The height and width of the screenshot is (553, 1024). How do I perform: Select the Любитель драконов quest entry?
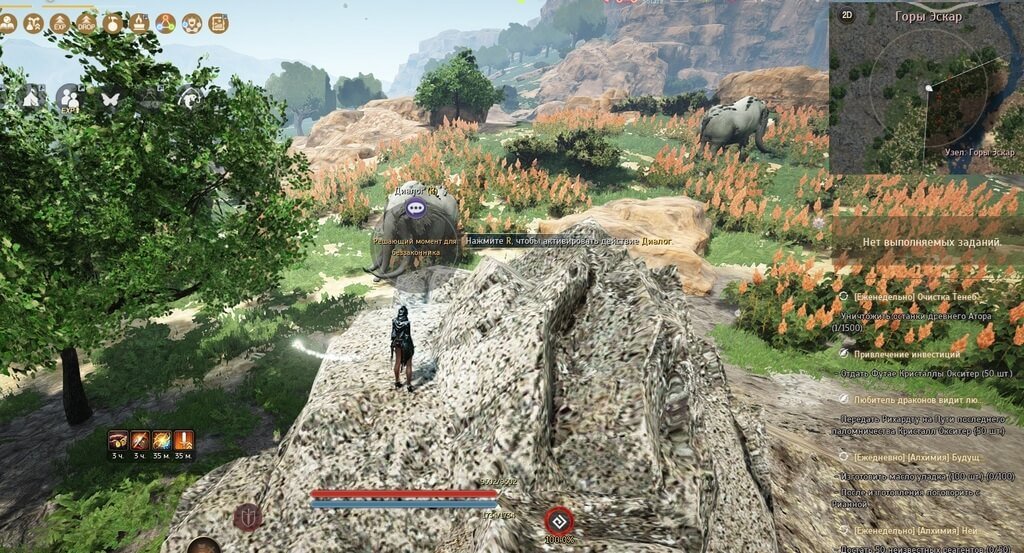pos(910,399)
